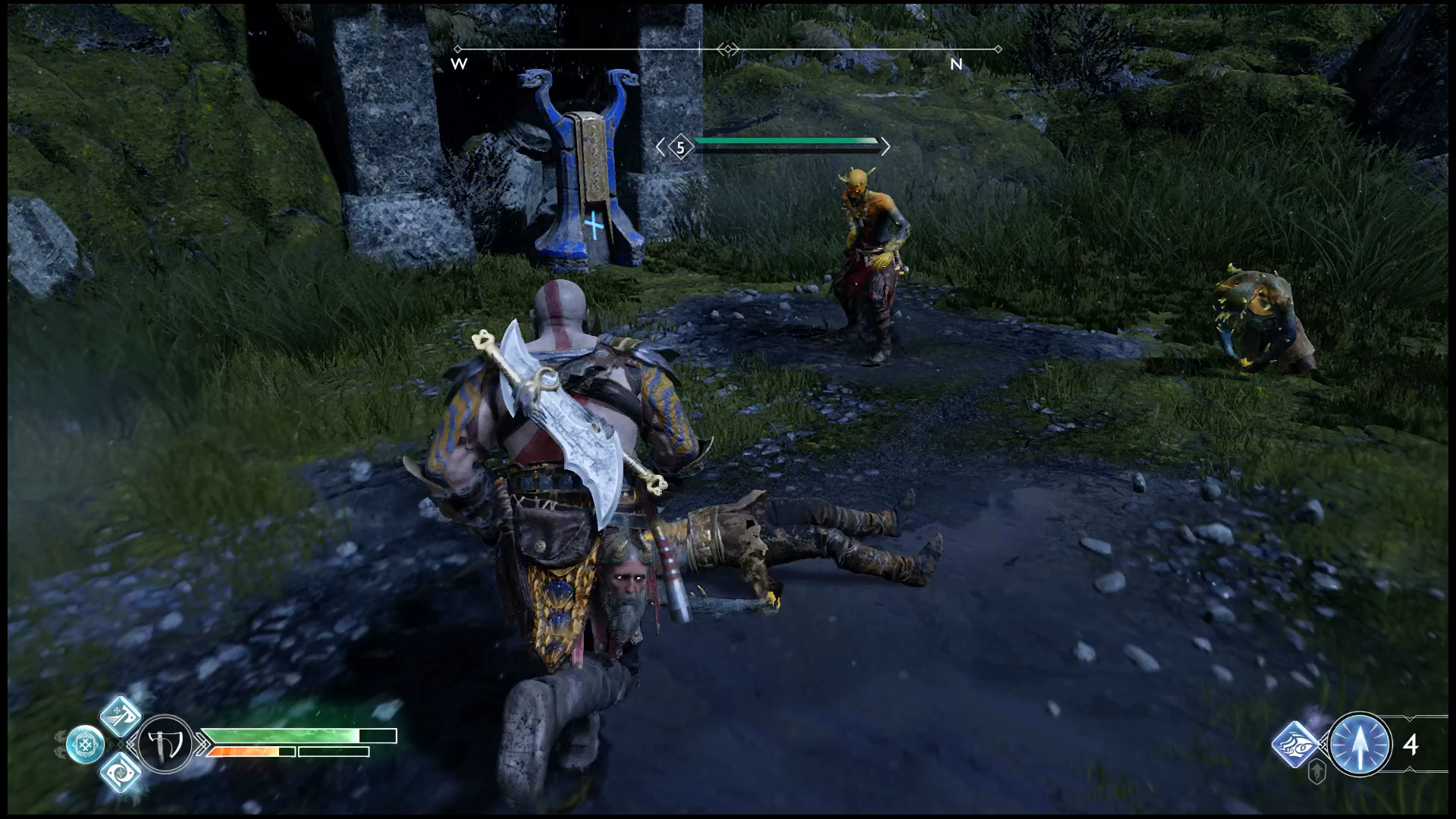Activate the upper axe-throw runic attack
The height and width of the screenshot is (819, 1456).
[x=122, y=715]
